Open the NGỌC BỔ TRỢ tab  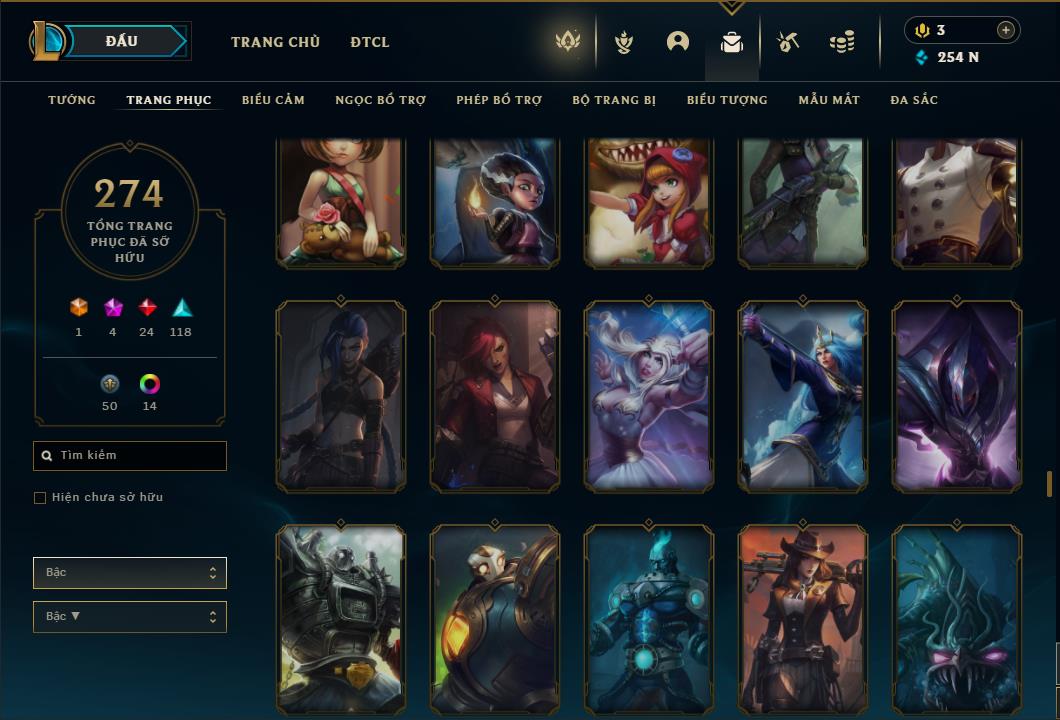tap(380, 100)
